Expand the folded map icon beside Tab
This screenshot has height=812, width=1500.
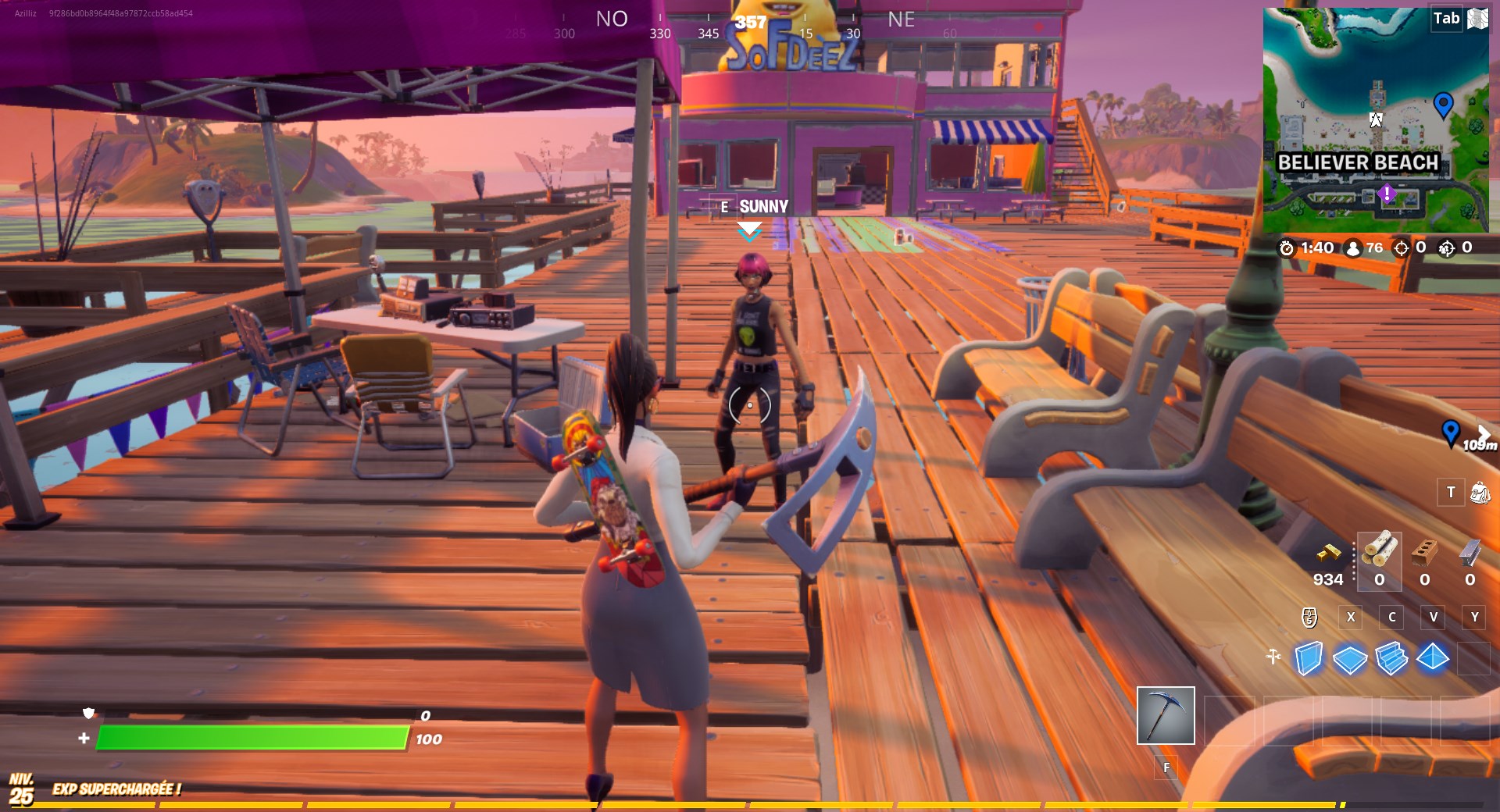pyautogui.click(x=1477, y=18)
